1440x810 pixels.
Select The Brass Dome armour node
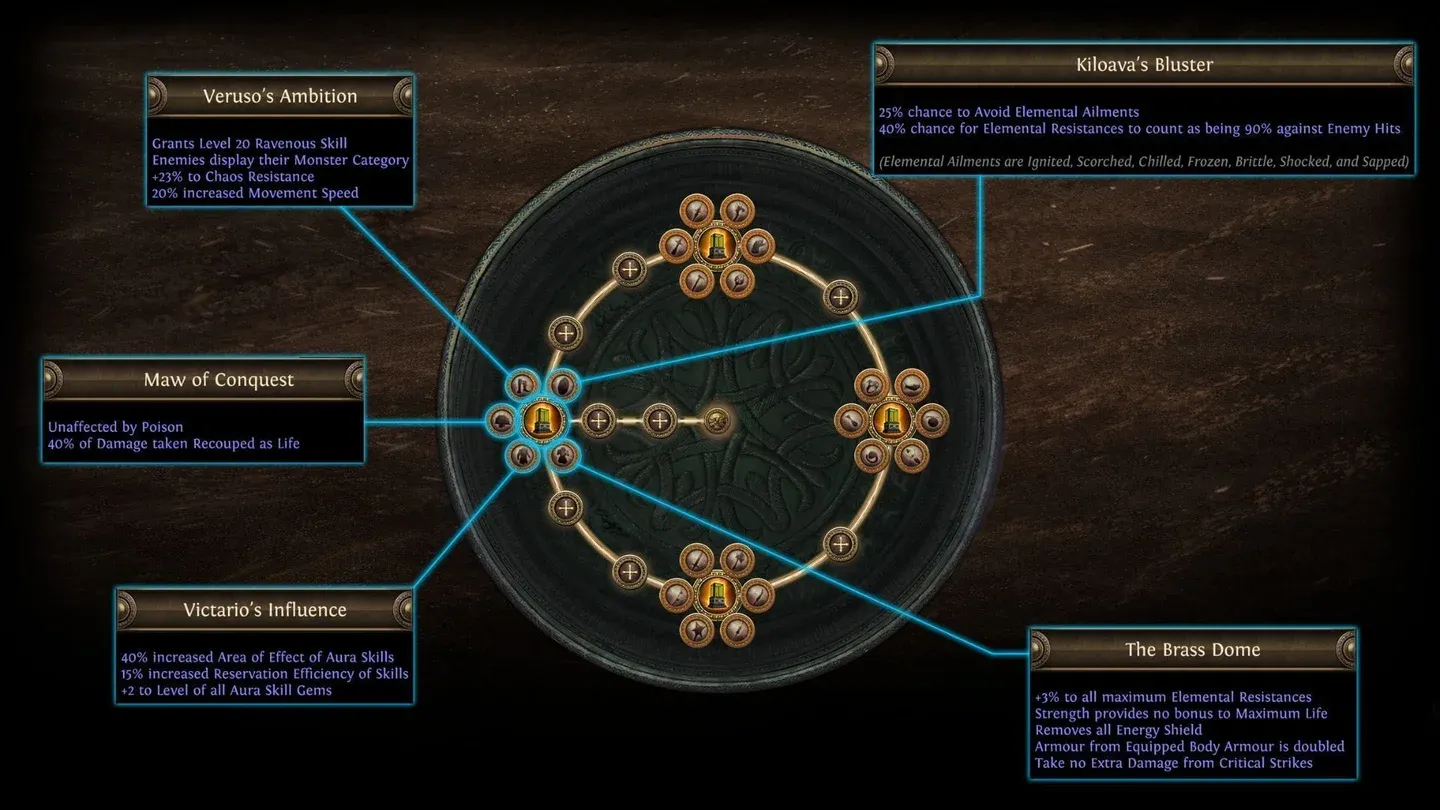(x=564, y=457)
